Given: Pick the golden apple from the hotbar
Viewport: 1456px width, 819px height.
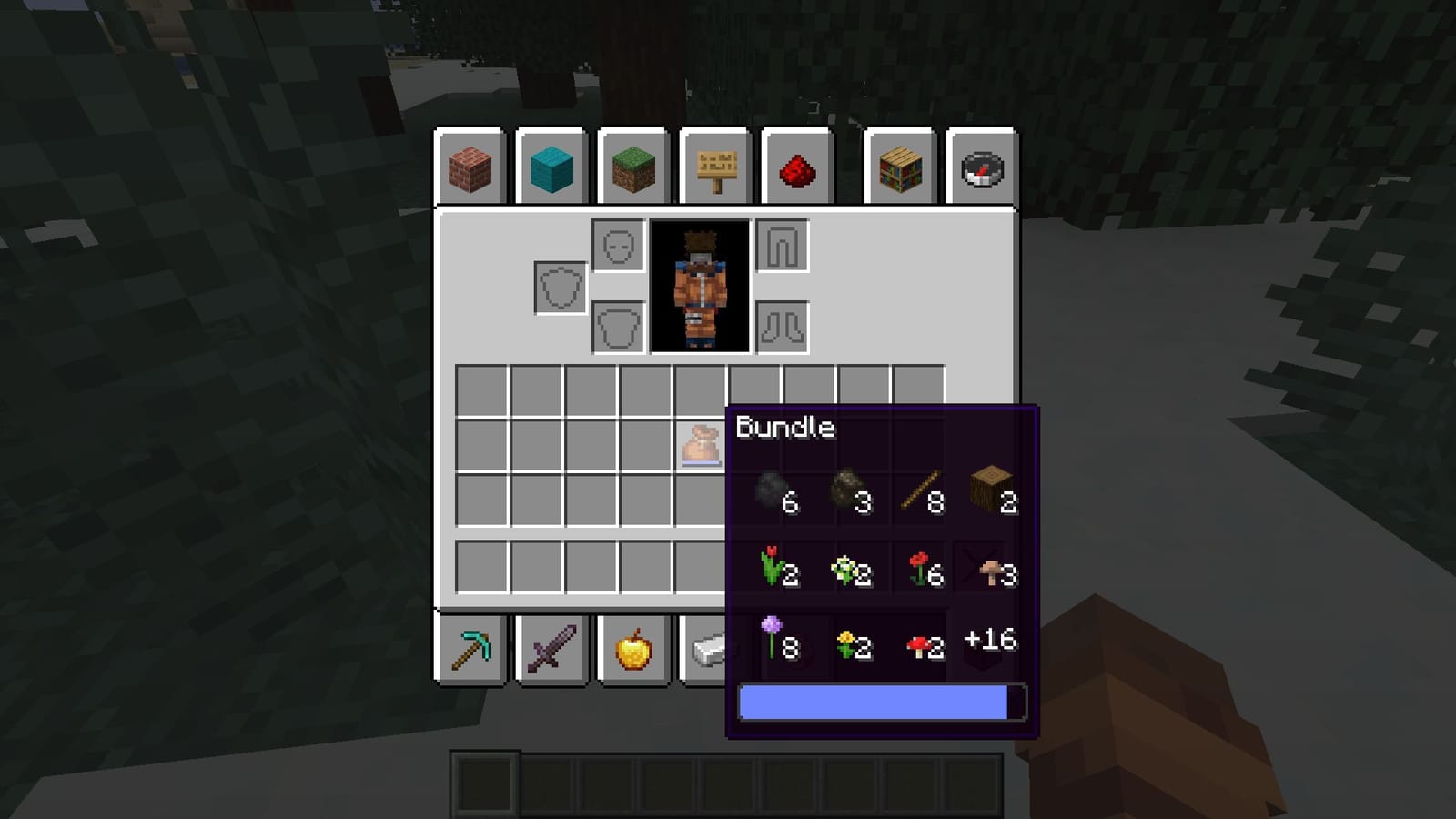Looking at the screenshot, I should coord(634,648).
